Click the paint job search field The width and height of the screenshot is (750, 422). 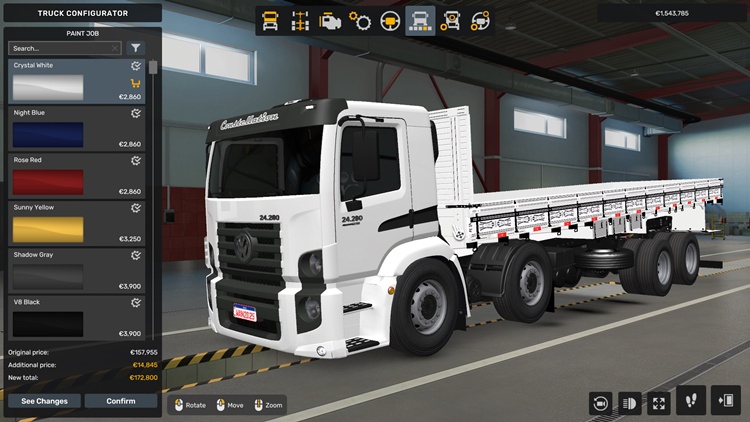click(x=62, y=48)
